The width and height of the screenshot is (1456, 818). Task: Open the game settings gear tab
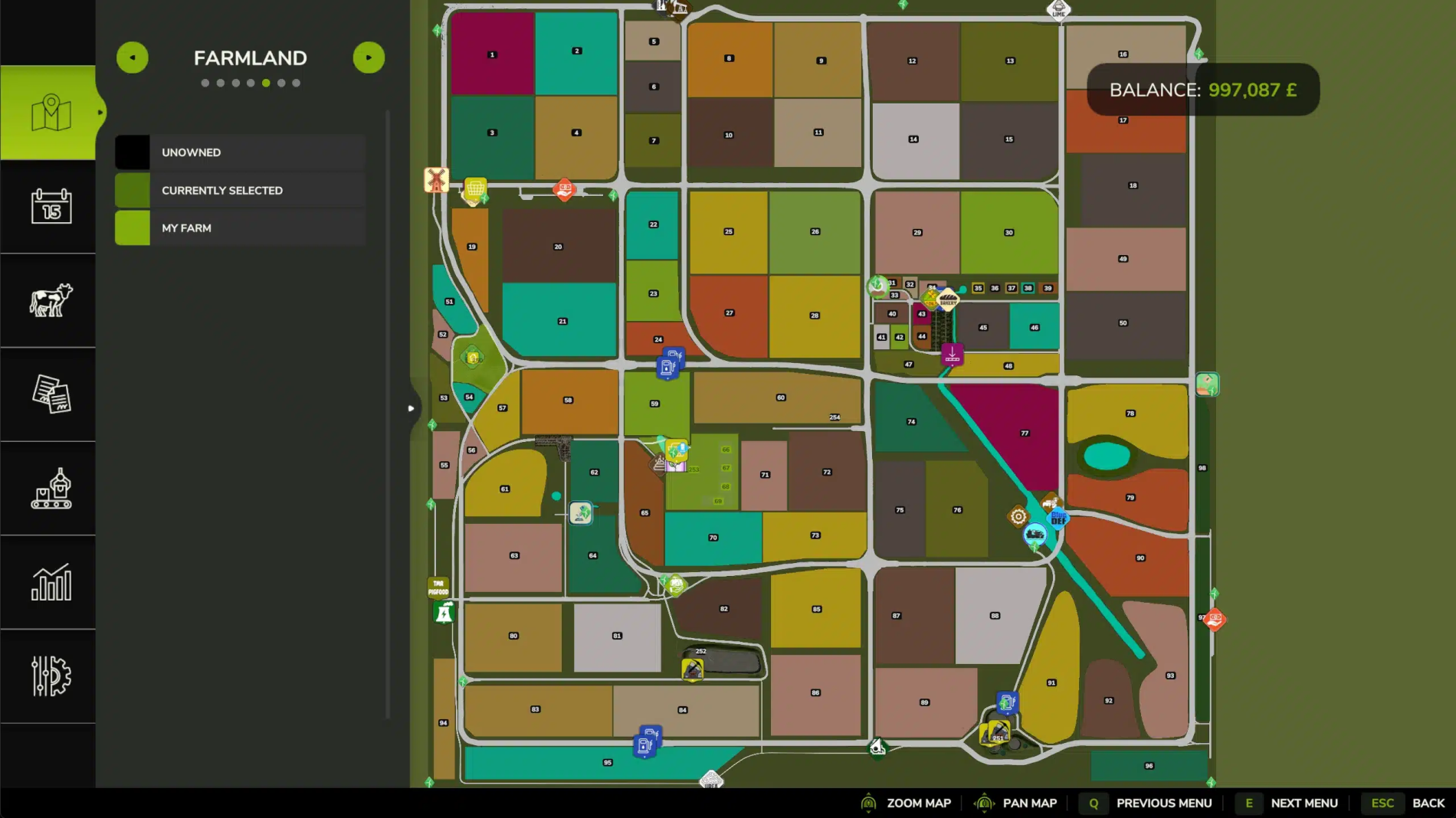point(51,676)
